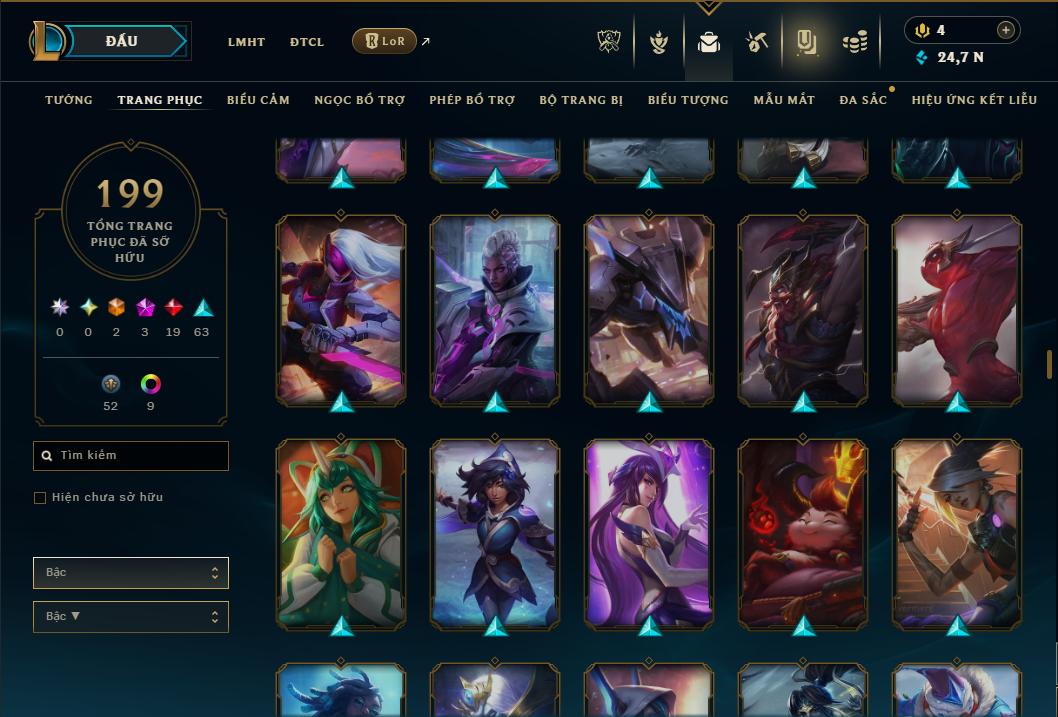Click the ĐẤU play button
1058x717 pixels.
point(122,41)
